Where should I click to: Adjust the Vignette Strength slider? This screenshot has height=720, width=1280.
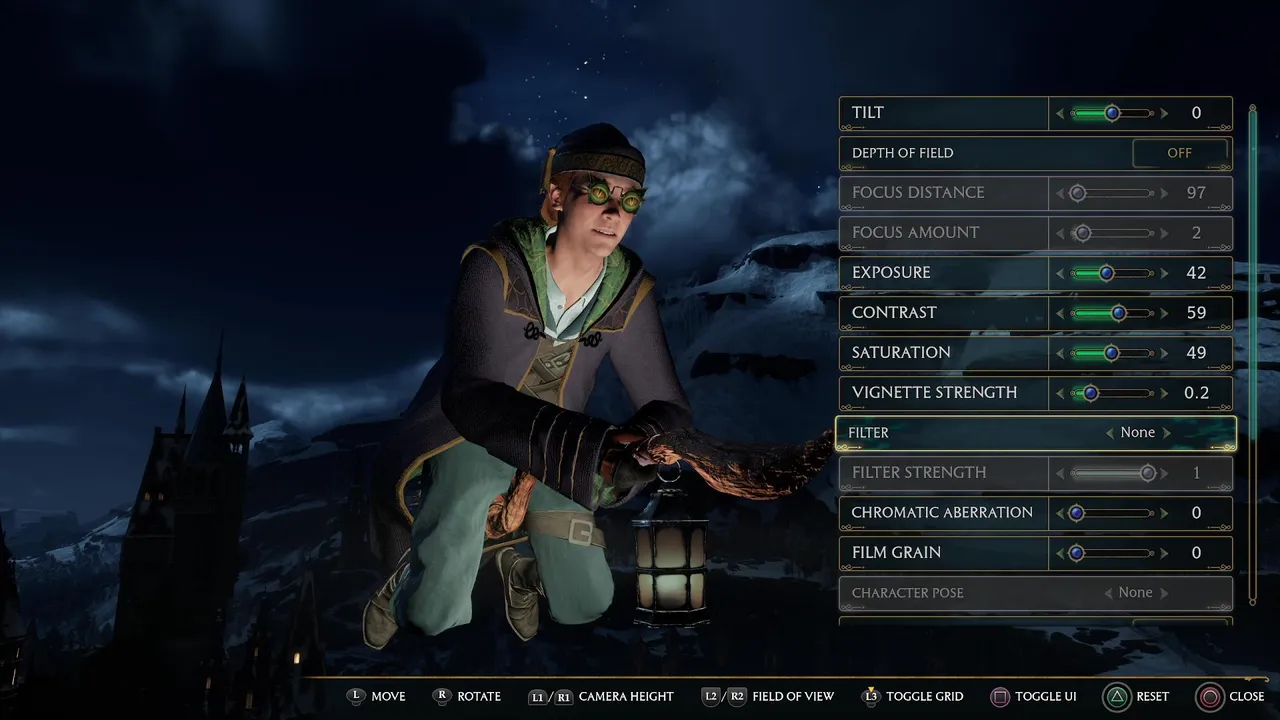click(1091, 393)
